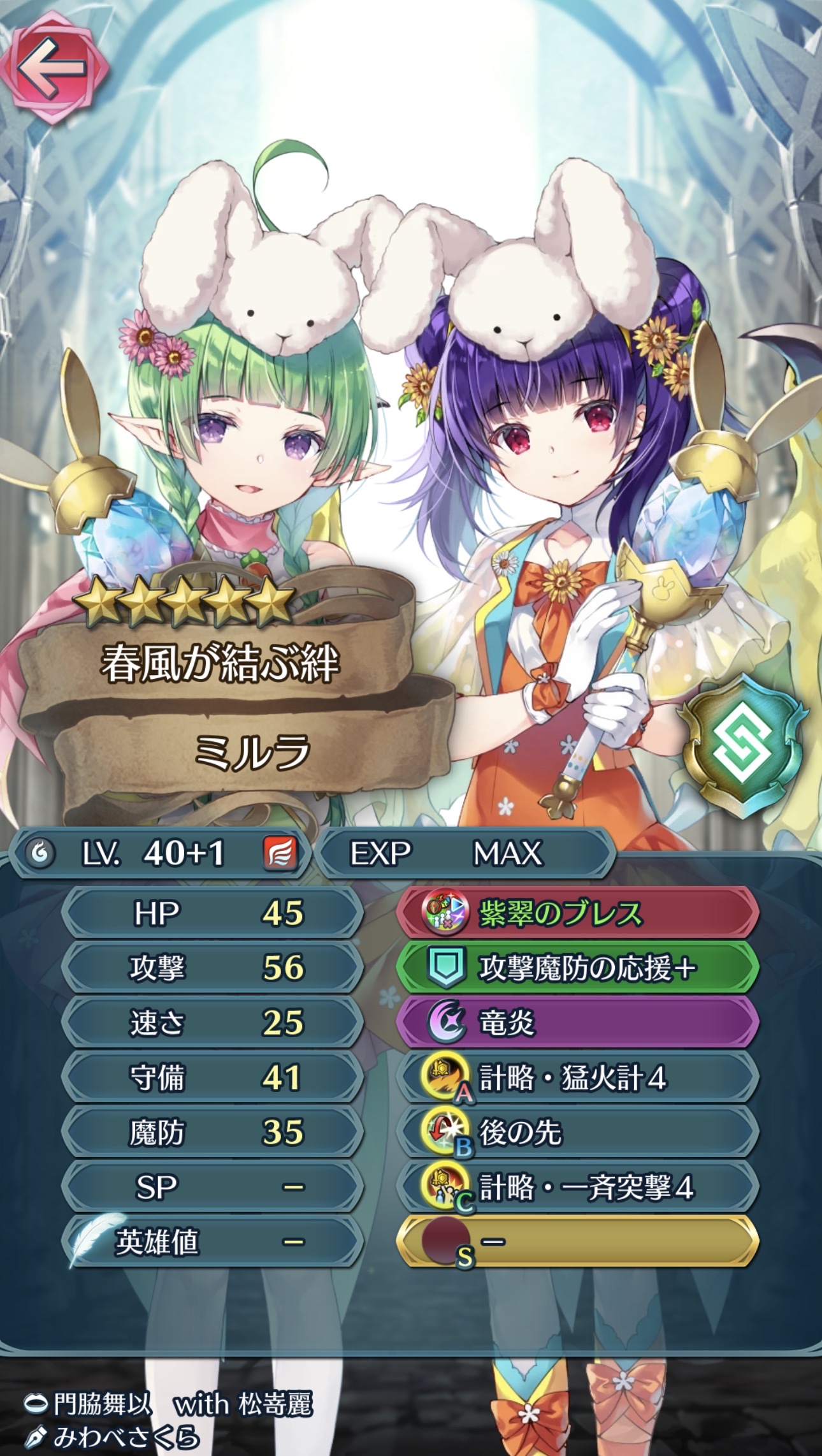
Task: Select the 攻撃魔防の応援+ assist skill
Action: [x=577, y=968]
